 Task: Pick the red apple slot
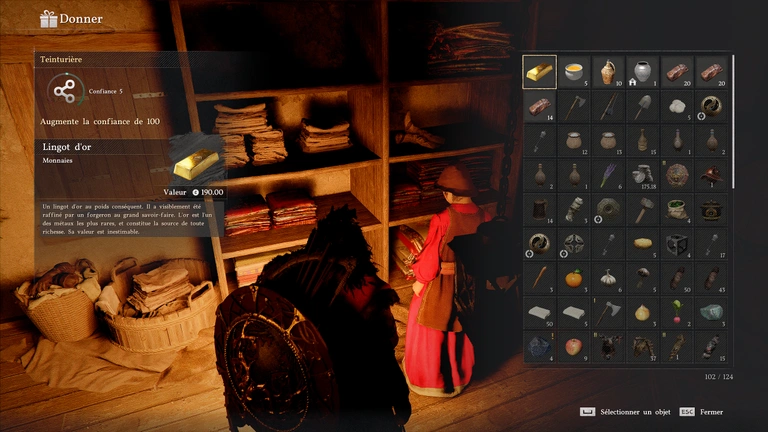pos(574,347)
